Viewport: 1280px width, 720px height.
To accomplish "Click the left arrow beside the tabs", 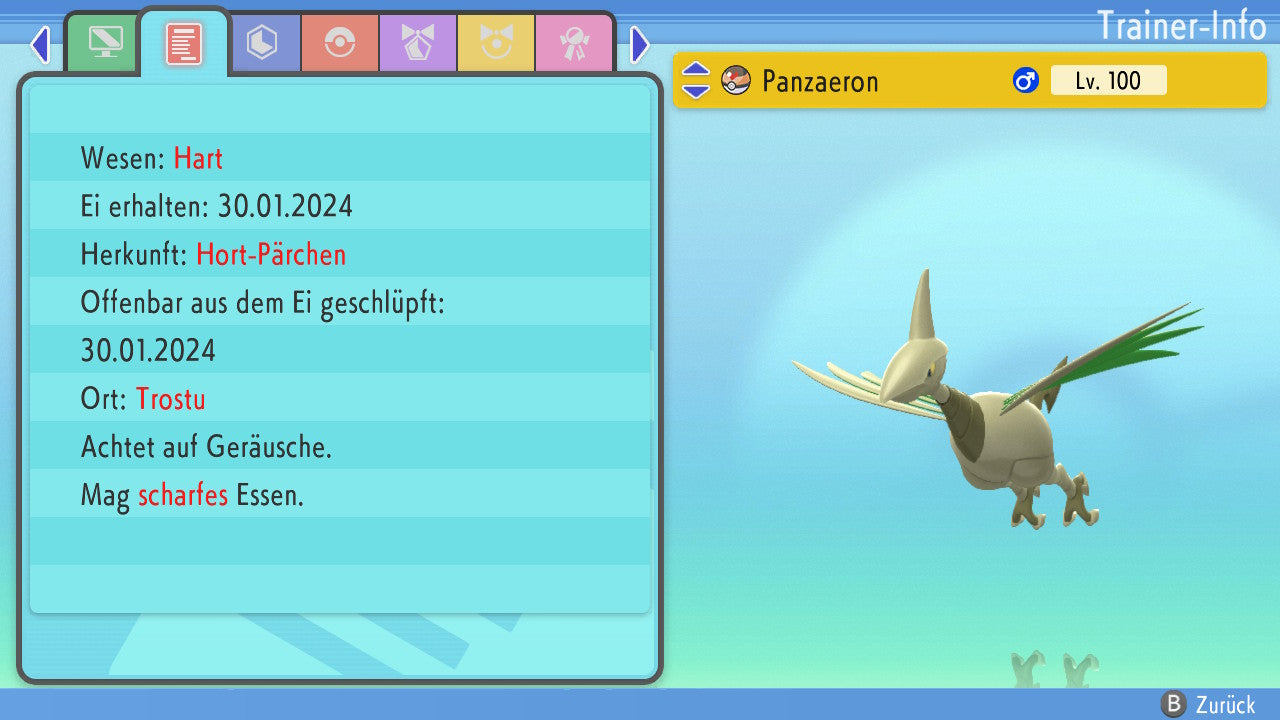I will (x=40, y=44).
